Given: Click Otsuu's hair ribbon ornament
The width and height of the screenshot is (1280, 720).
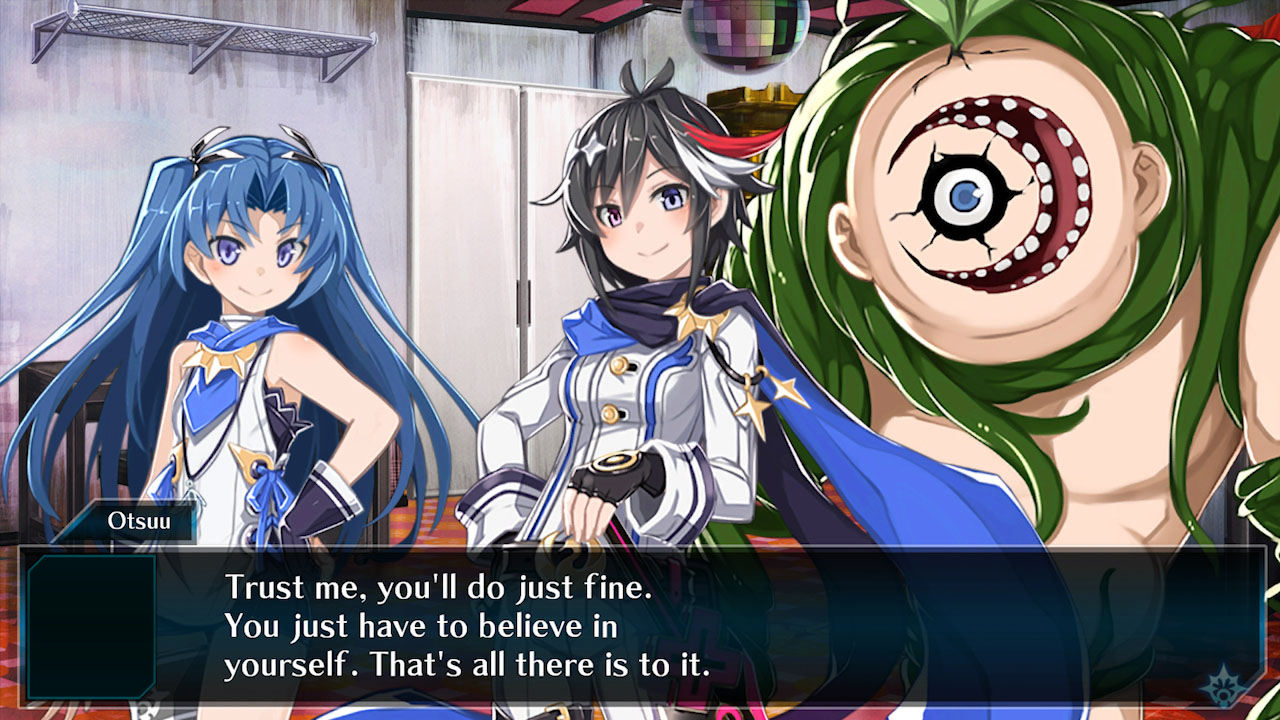Looking at the screenshot, I should (207, 143).
